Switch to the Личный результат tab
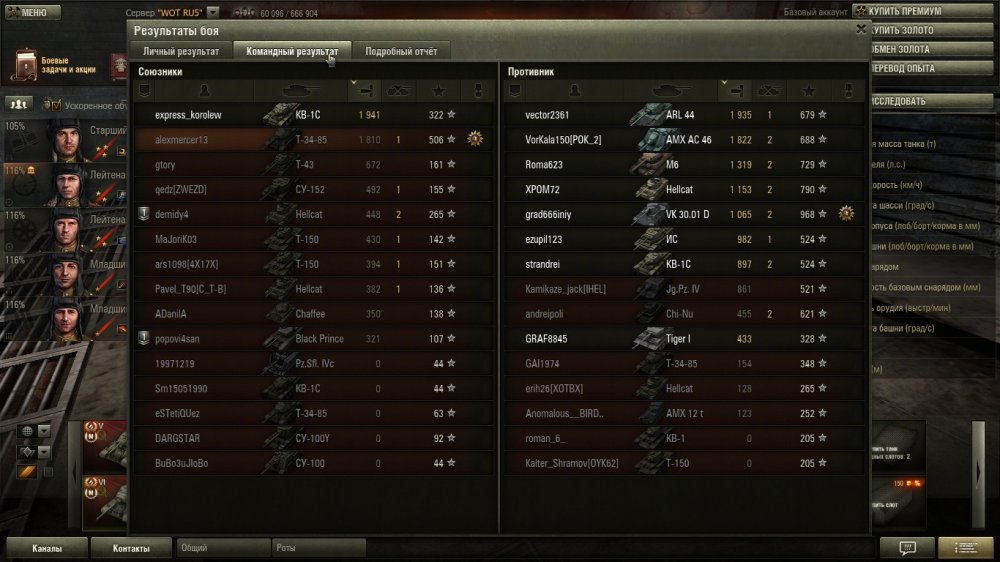 click(181, 50)
